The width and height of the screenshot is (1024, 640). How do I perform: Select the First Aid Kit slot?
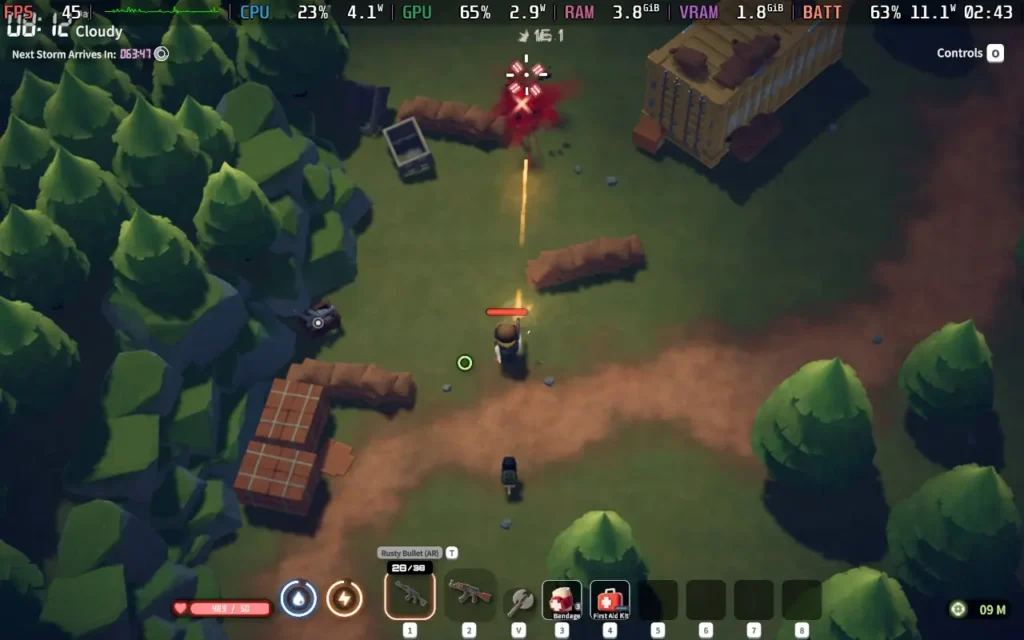610,600
